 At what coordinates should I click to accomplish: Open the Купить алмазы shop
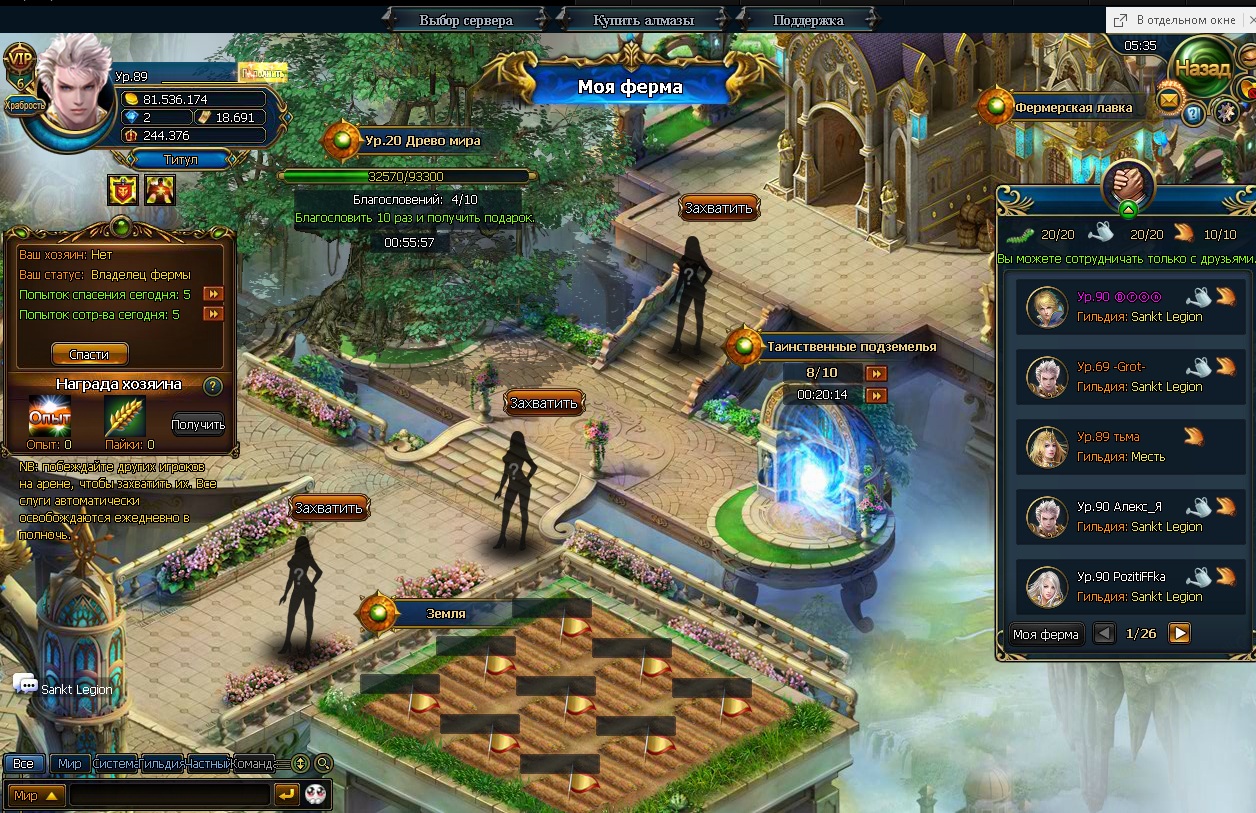pos(643,20)
